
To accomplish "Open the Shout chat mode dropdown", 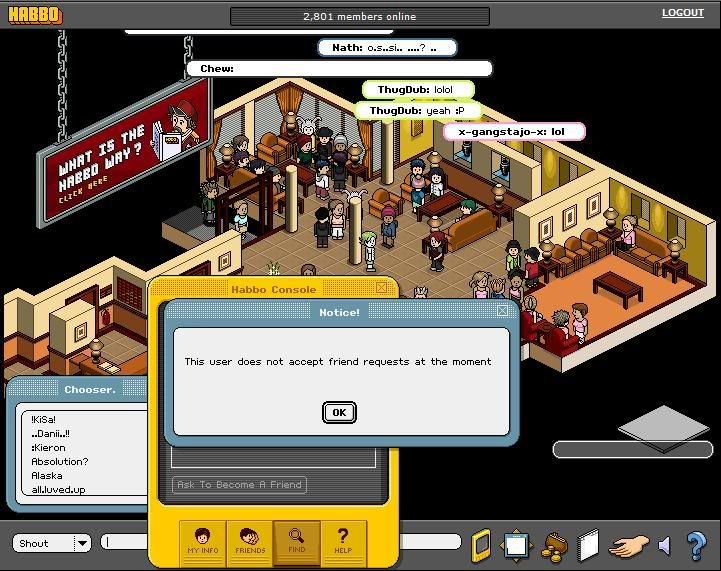I will pos(81,543).
